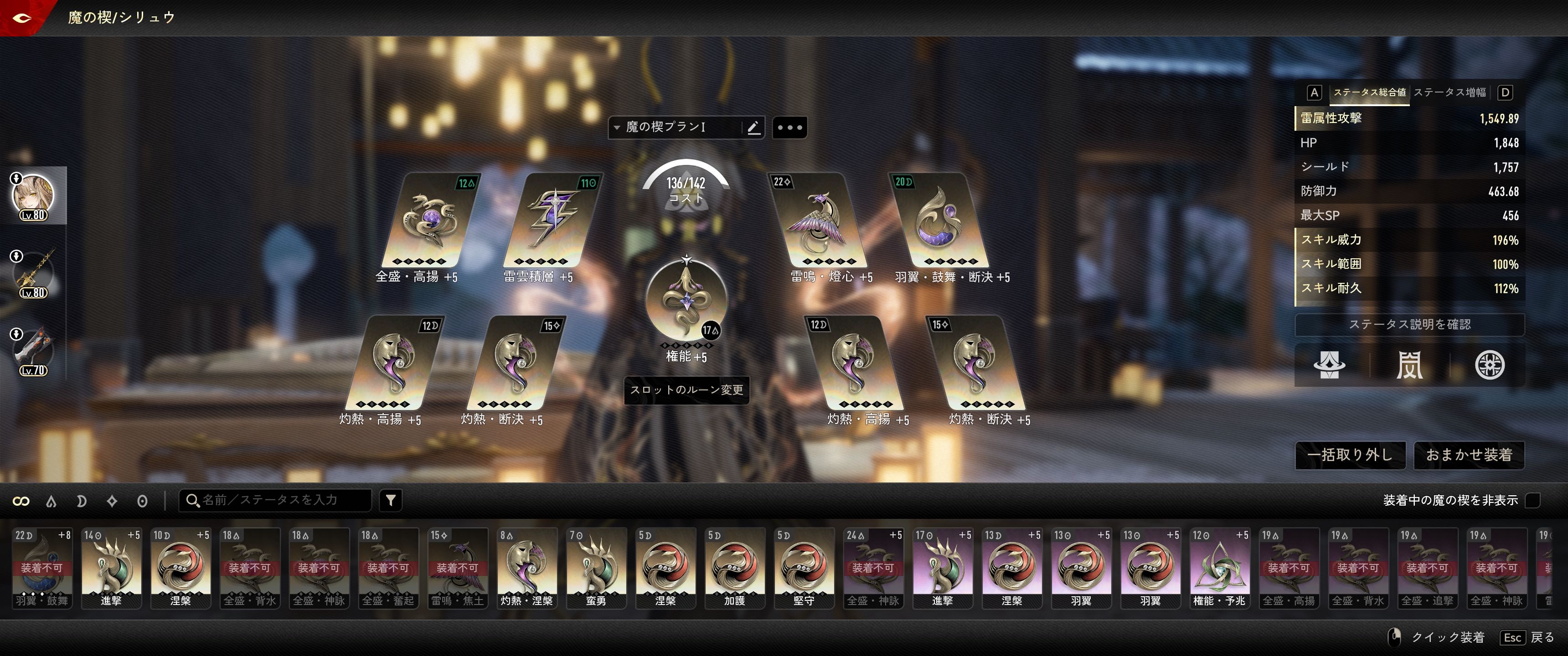Viewport: 1568px width, 656px height.
Task: Show all wedge types with infinity filter
Action: click(21, 501)
